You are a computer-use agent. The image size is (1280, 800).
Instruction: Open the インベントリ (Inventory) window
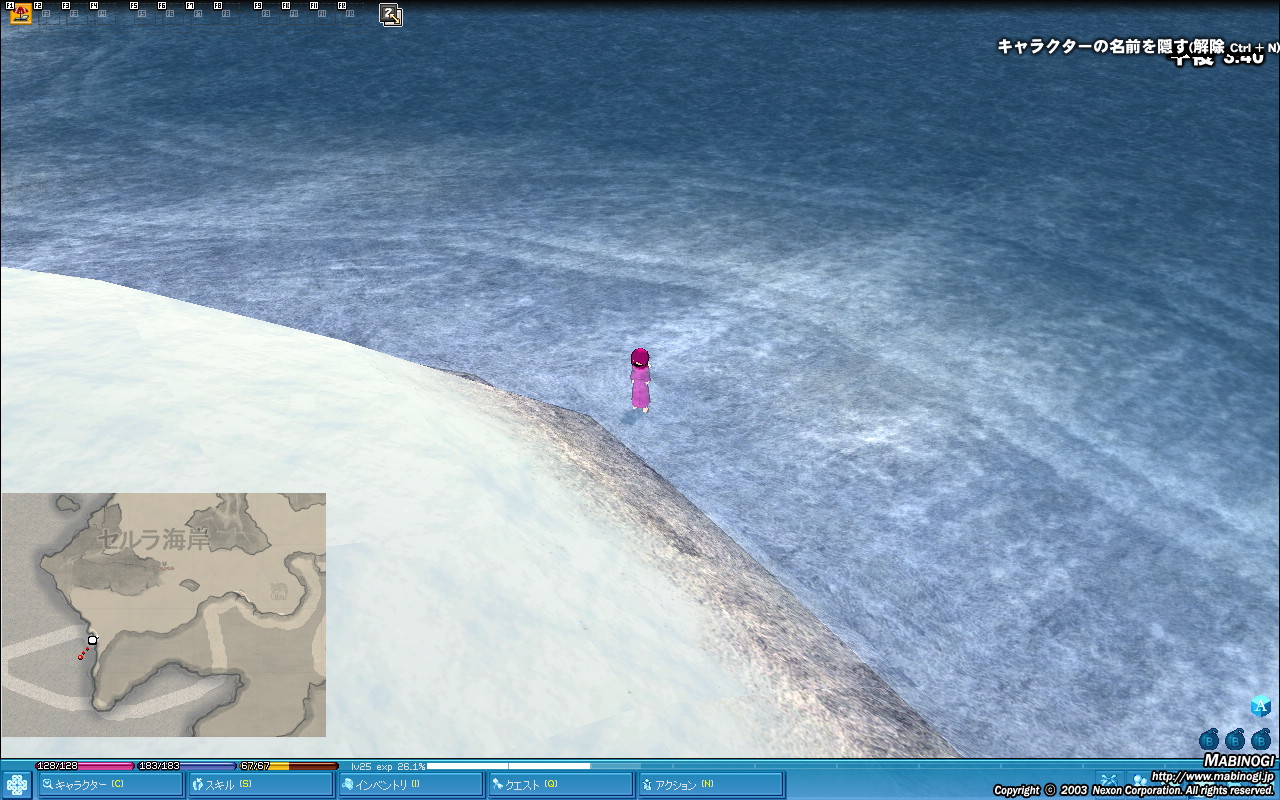(410, 785)
